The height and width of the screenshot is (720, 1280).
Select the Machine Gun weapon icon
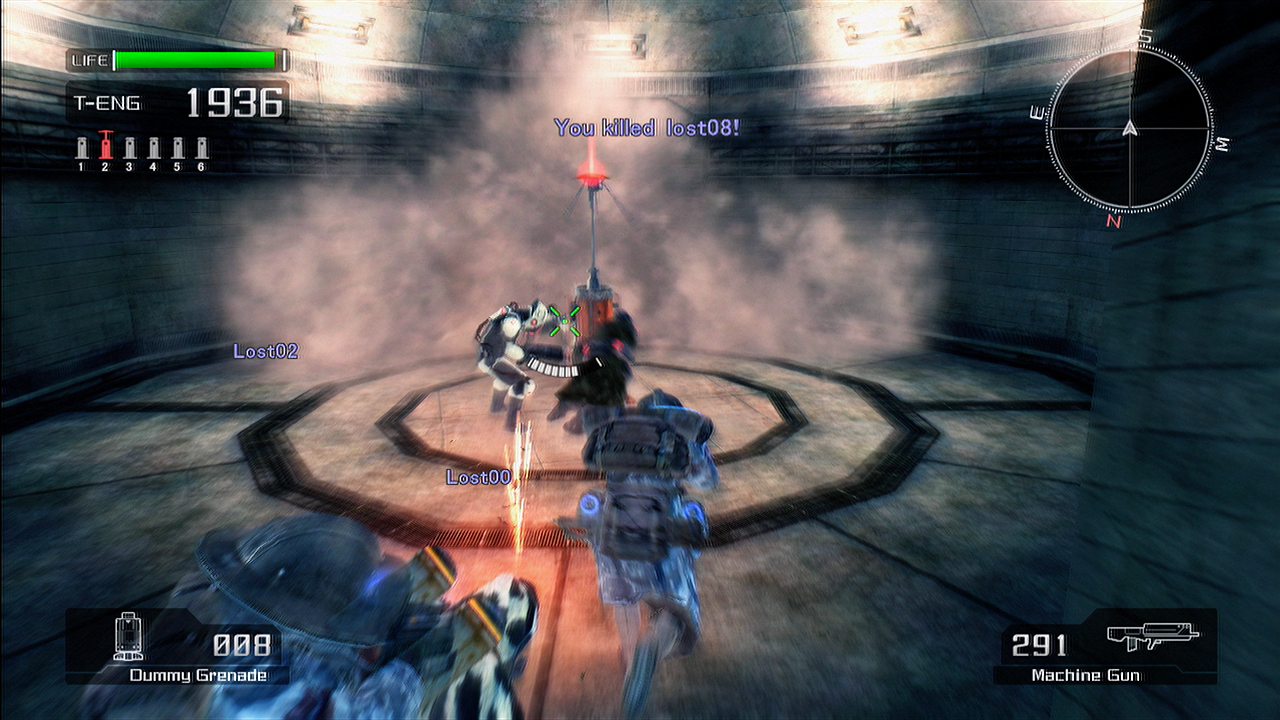coord(1152,636)
